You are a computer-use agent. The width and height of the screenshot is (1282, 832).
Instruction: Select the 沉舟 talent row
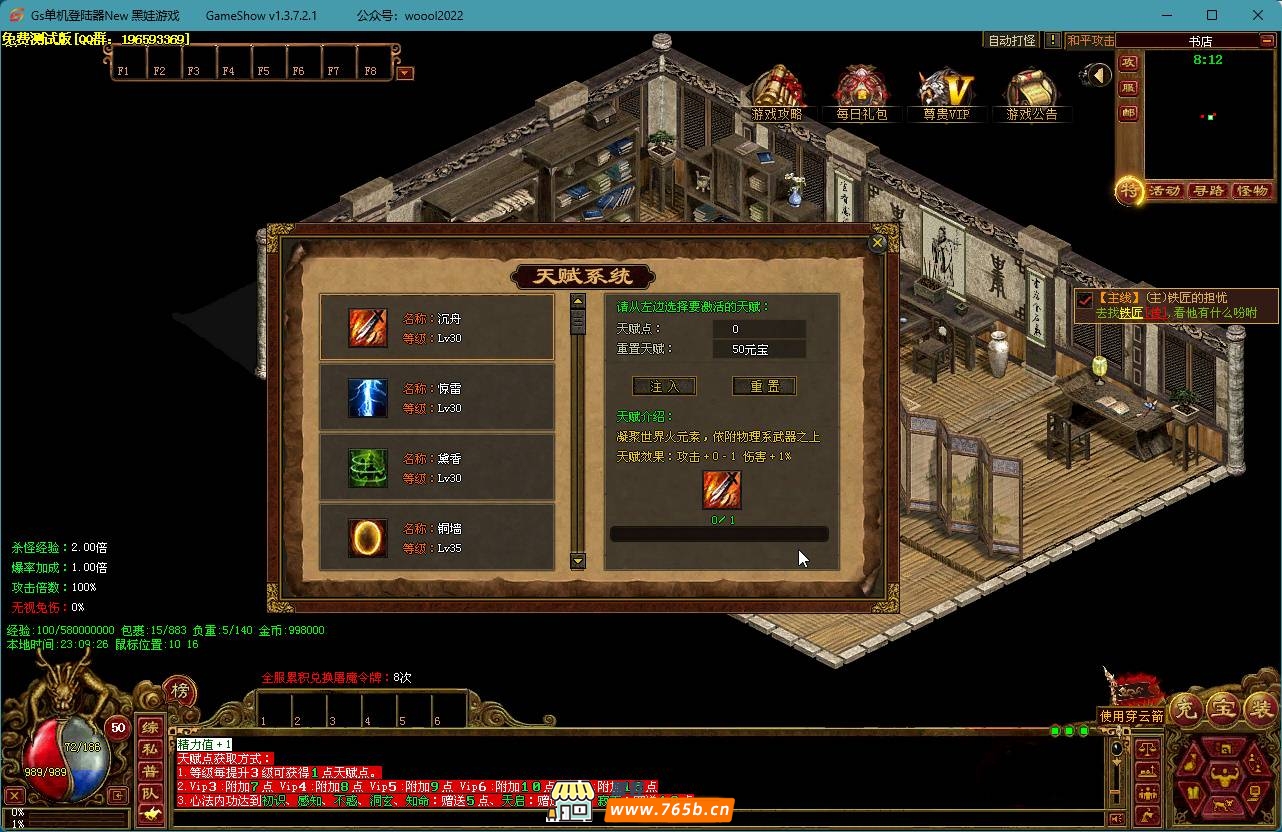pyautogui.click(x=436, y=328)
